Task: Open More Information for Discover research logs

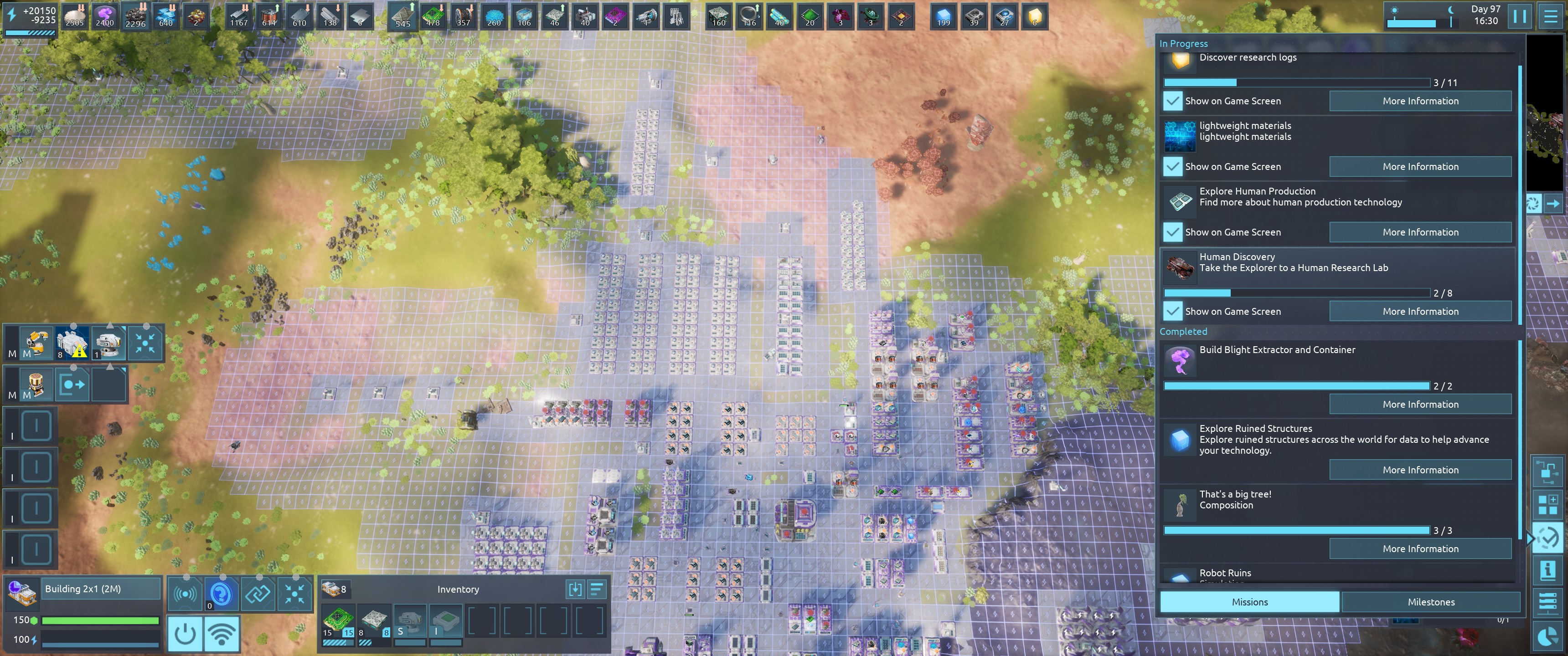Action: coord(1419,101)
